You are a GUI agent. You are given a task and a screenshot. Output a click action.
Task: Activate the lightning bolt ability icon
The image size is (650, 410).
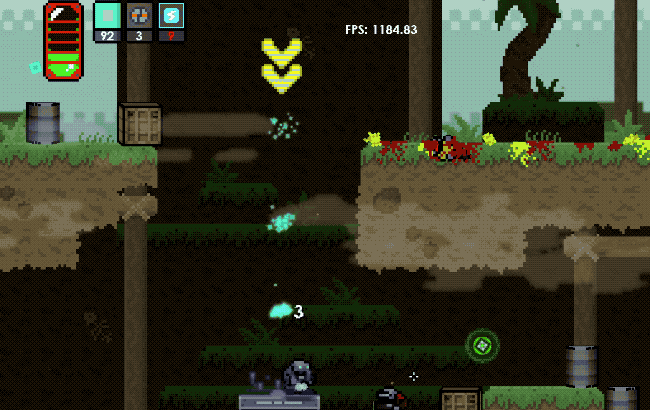click(171, 16)
